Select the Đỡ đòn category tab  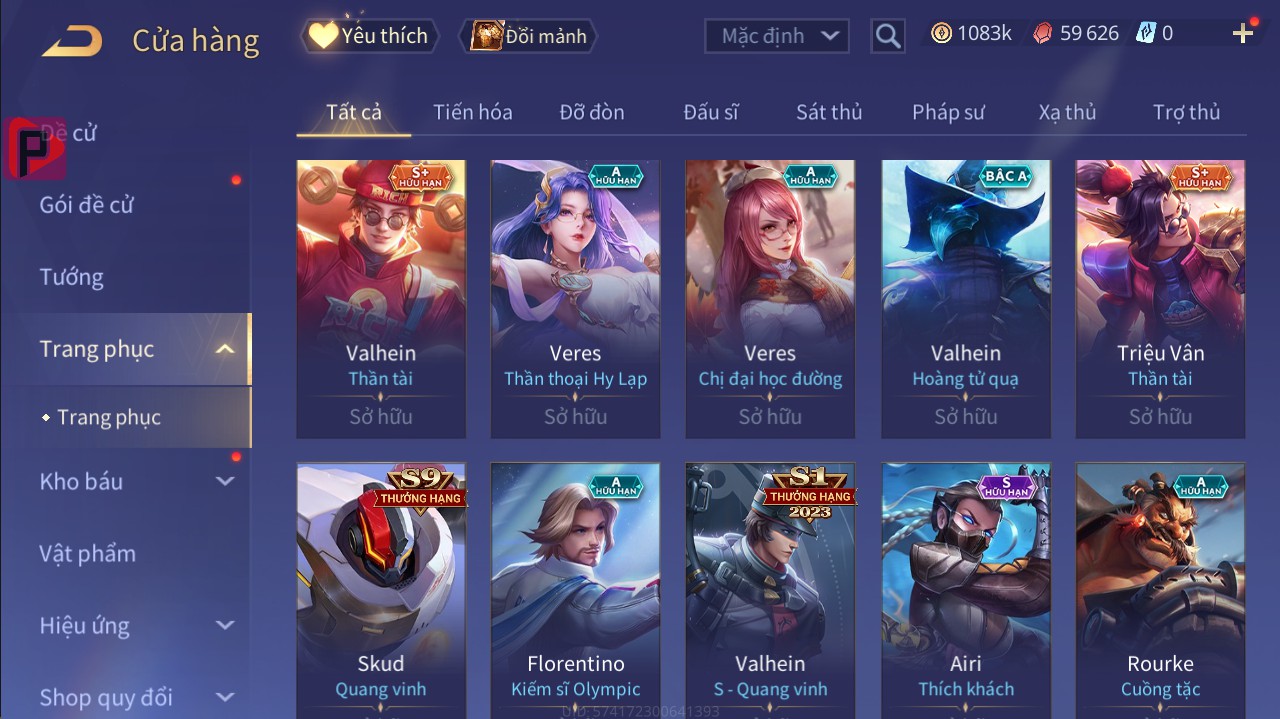tap(592, 112)
